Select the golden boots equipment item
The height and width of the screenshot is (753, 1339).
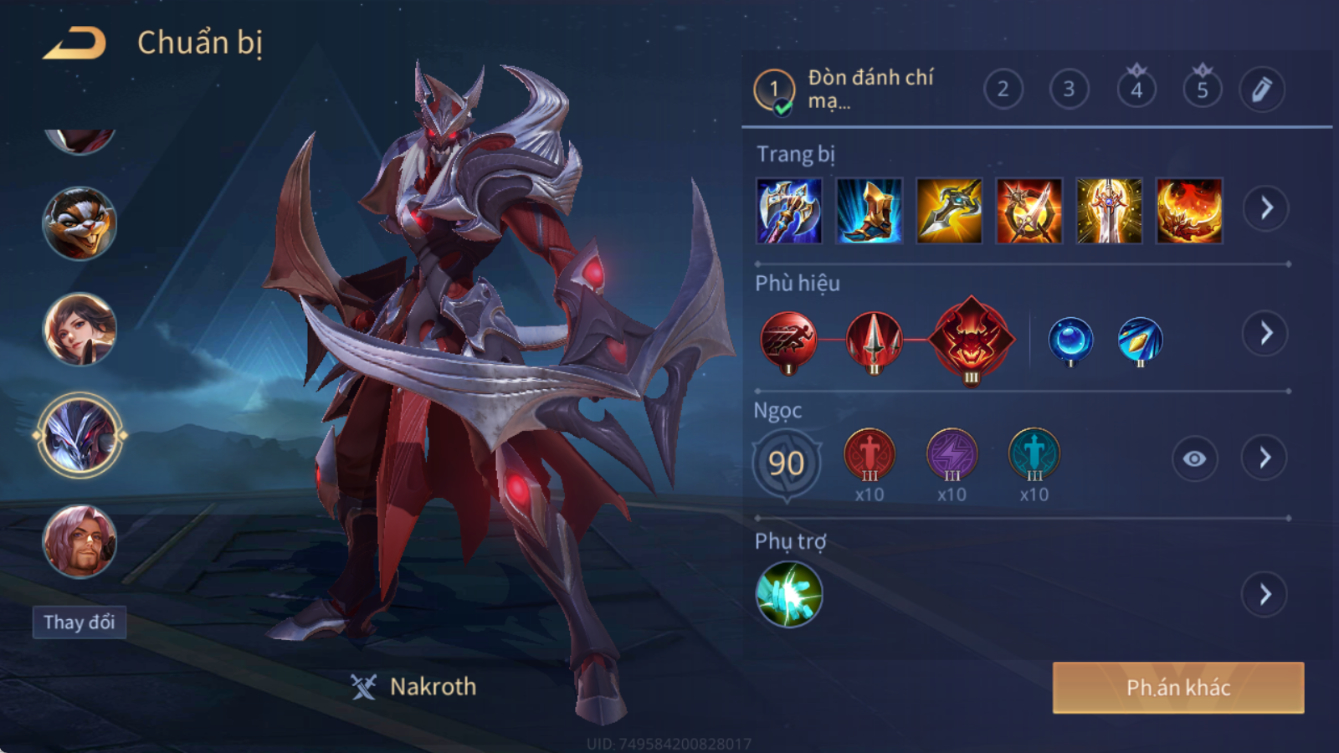pos(869,211)
